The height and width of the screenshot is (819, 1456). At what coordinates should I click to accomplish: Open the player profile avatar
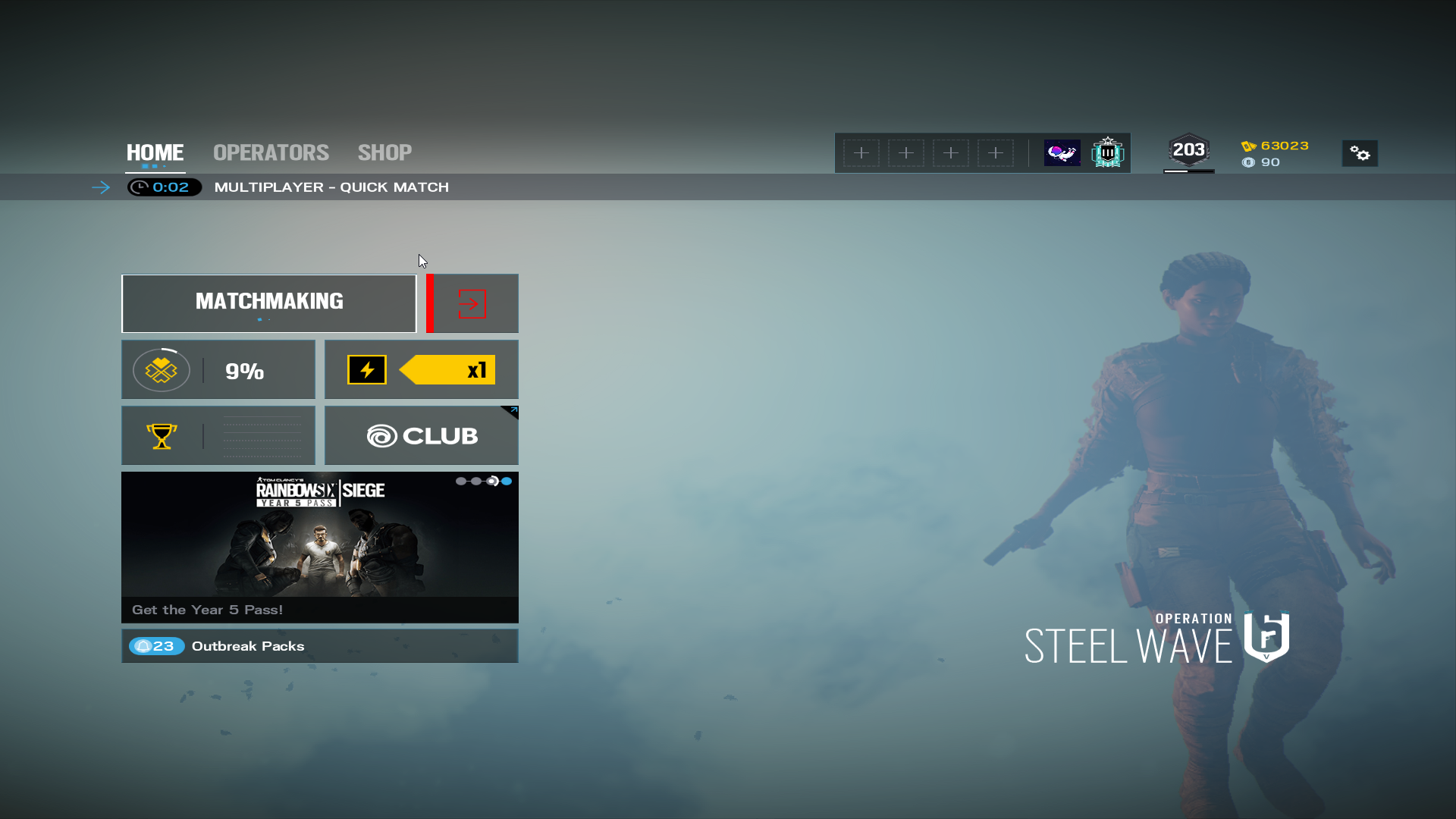tap(1062, 152)
